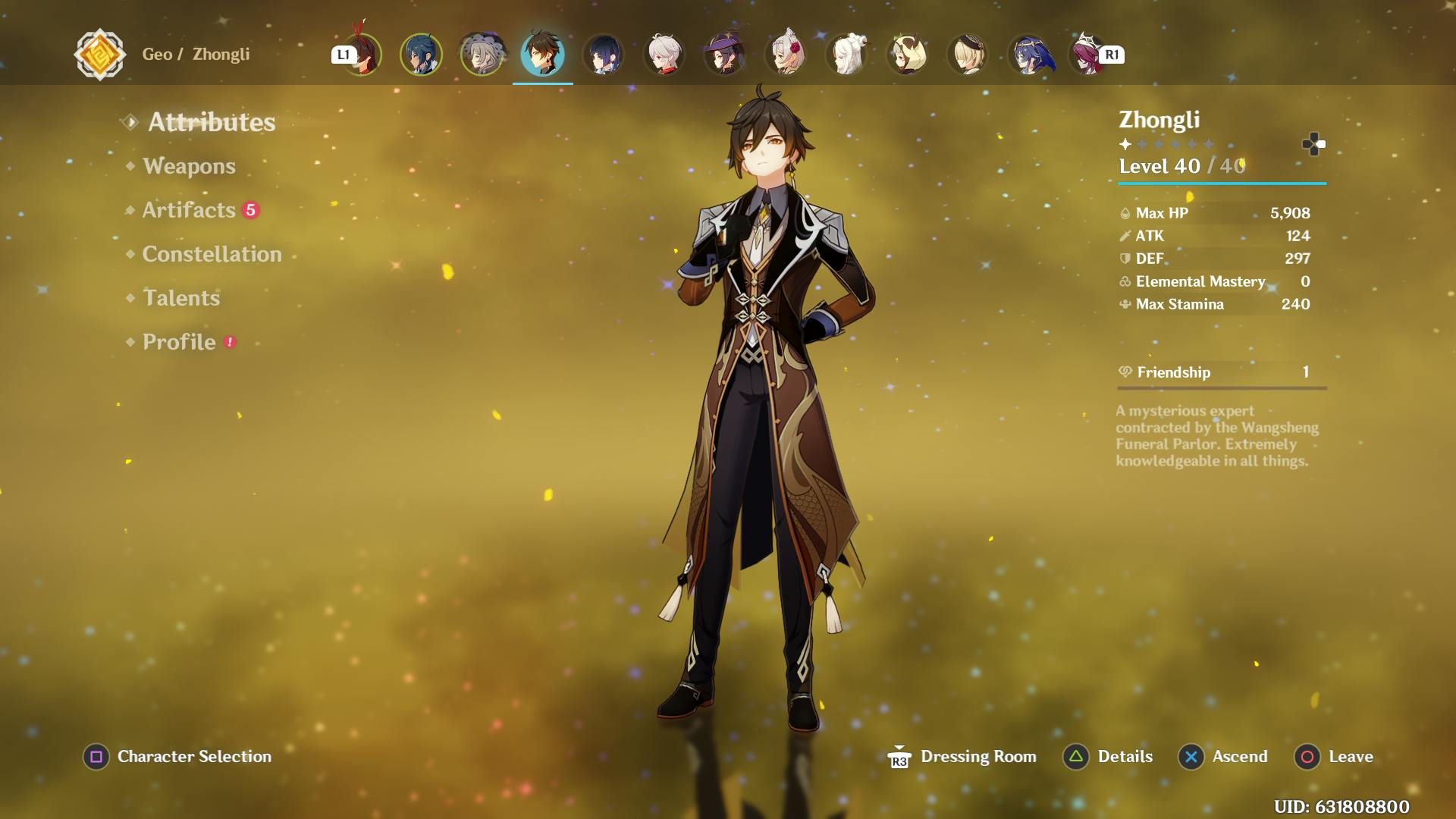Select the Talents menu entry
Screen dimensions: 1456x819
(181, 298)
